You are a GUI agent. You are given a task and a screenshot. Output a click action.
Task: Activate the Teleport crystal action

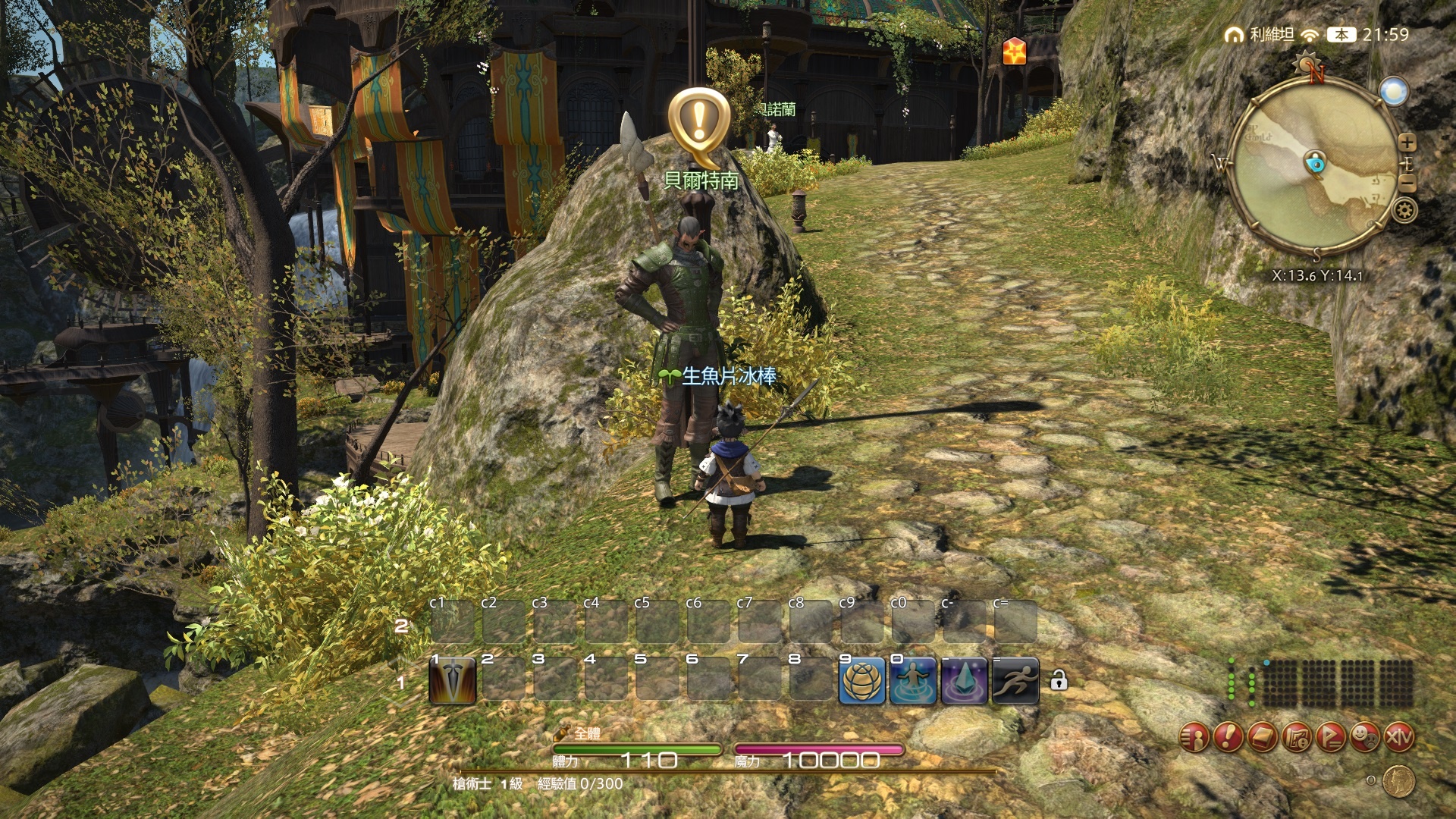click(964, 681)
